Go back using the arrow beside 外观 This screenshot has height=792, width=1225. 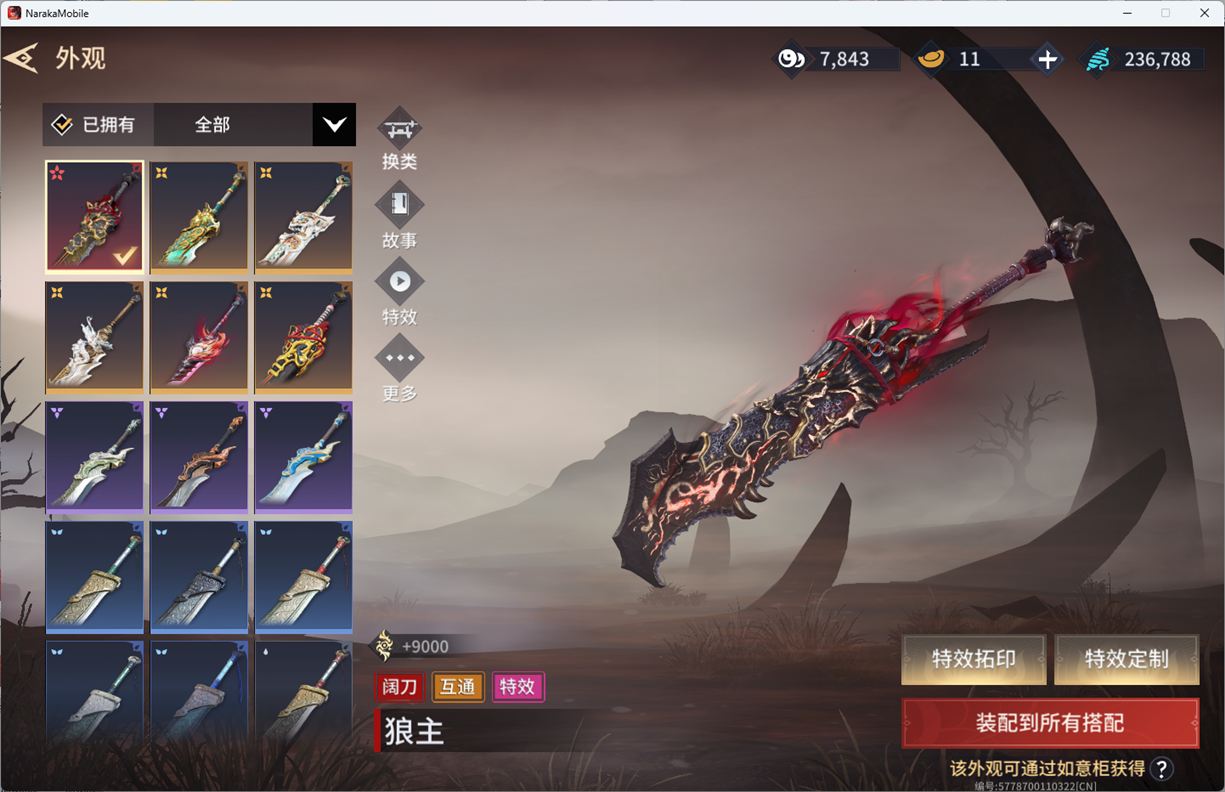[21, 58]
